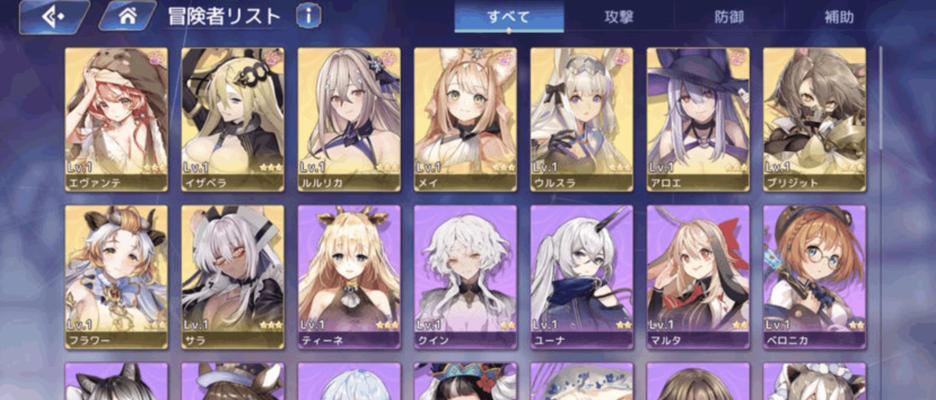The height and width of the screenshot is (400, 936).
Task: Return to the home screen
Action: 126,16
